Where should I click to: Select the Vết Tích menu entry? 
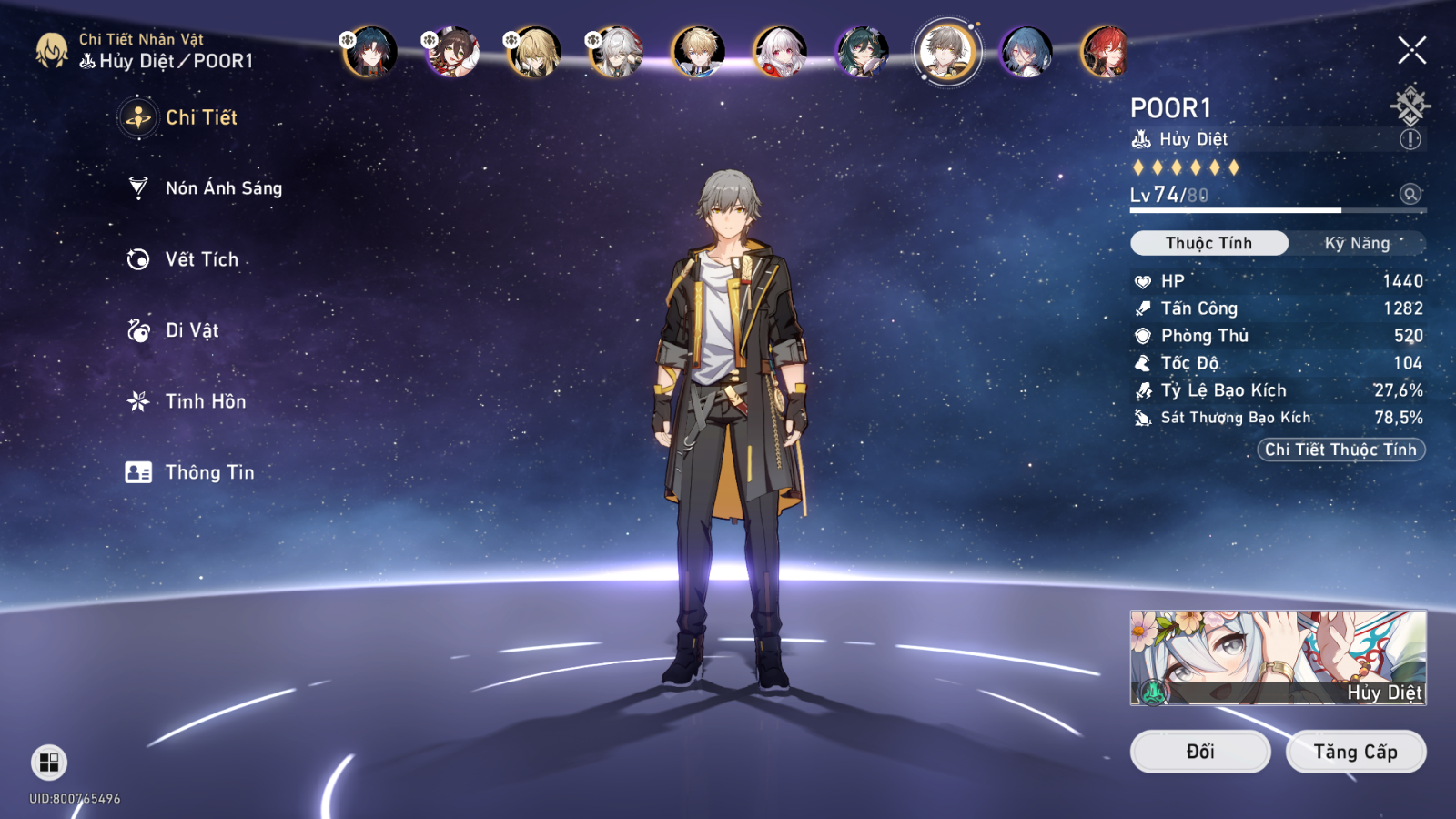click(201, 259)
